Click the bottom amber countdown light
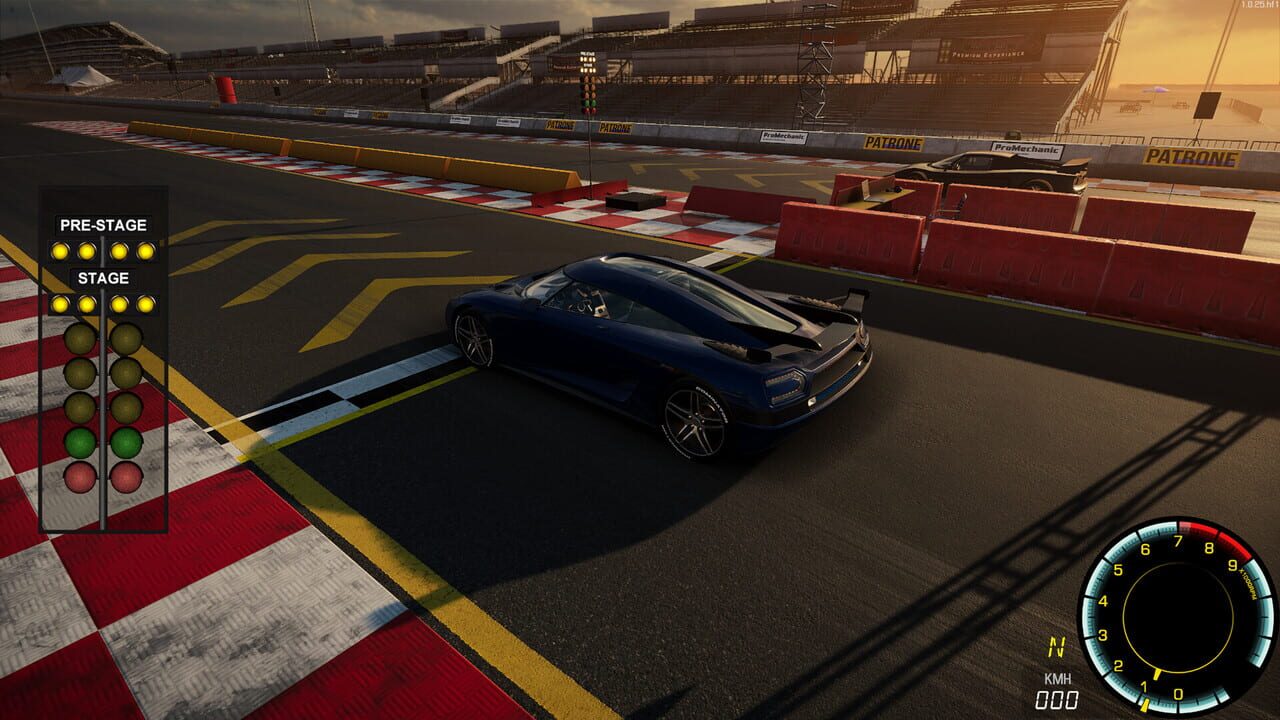The height and width of the screenshot is (720, 1280). pyautogui.click(x=81, y=407)
